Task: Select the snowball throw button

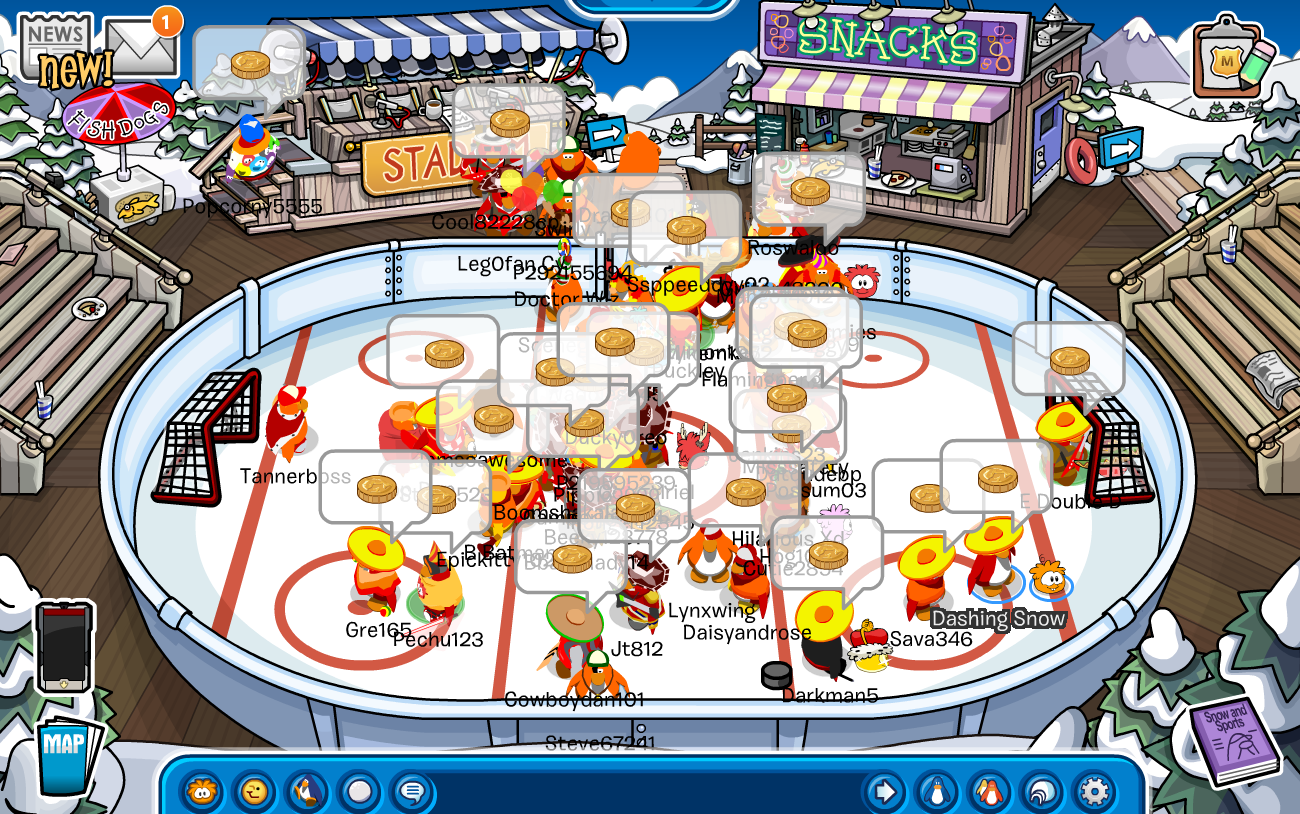Action: click(359, 792)
